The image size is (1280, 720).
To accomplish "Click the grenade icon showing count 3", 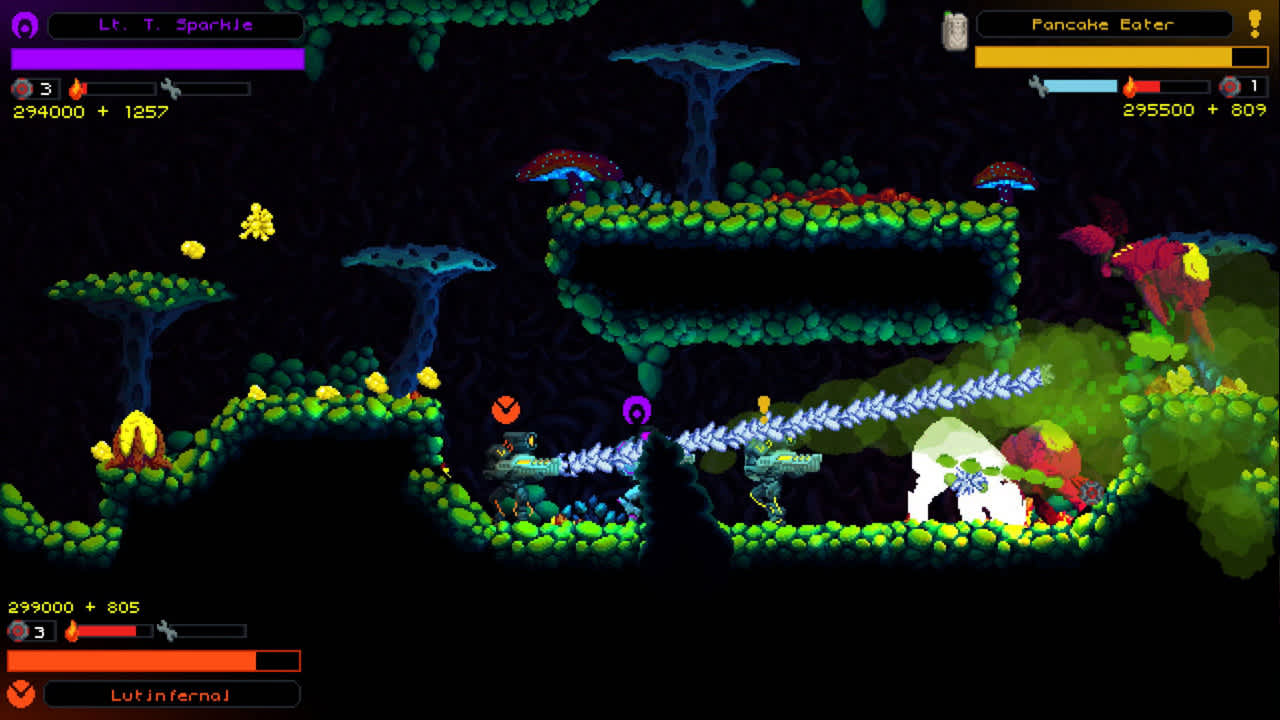I will (x=20, y=87).
